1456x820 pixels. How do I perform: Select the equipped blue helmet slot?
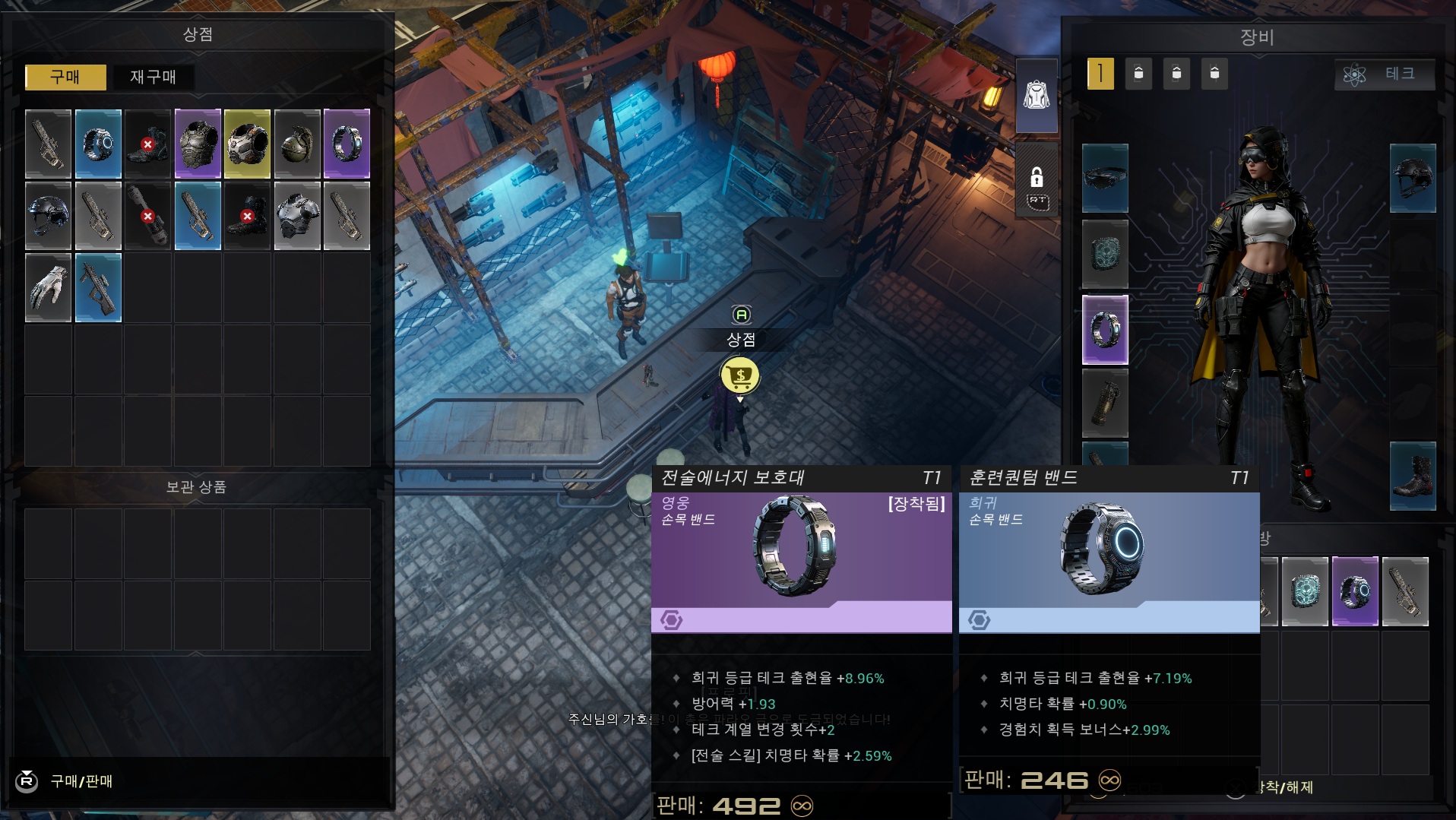pos(1412,178)
